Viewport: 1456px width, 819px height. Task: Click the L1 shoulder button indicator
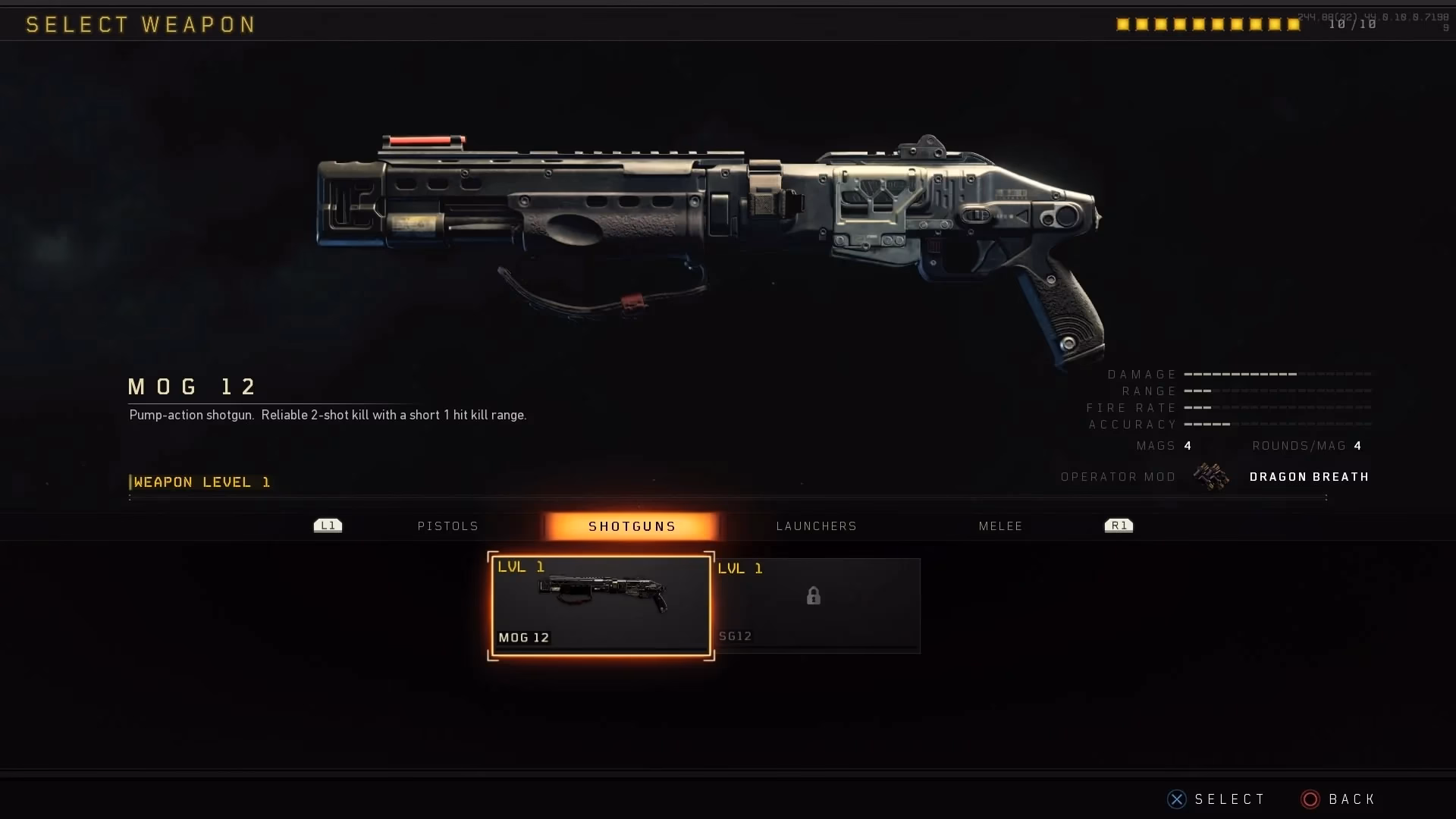click(x=327, y=525)
